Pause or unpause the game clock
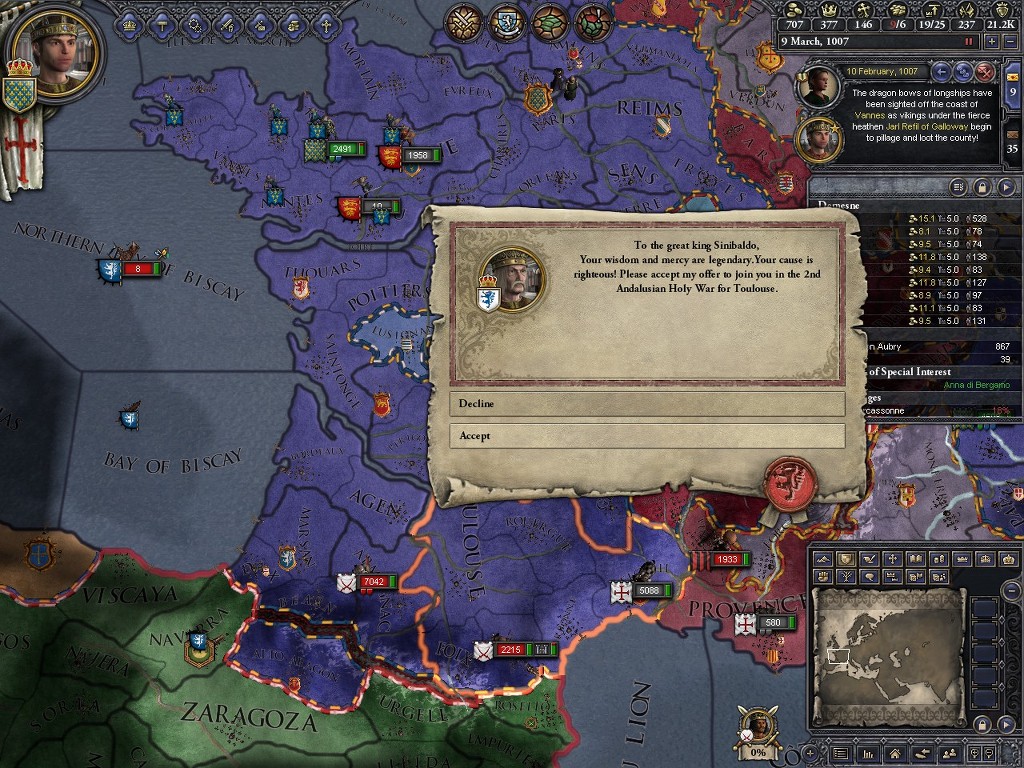The height and width of the screenshot is (768, 1024). click(x=968, y=42)
